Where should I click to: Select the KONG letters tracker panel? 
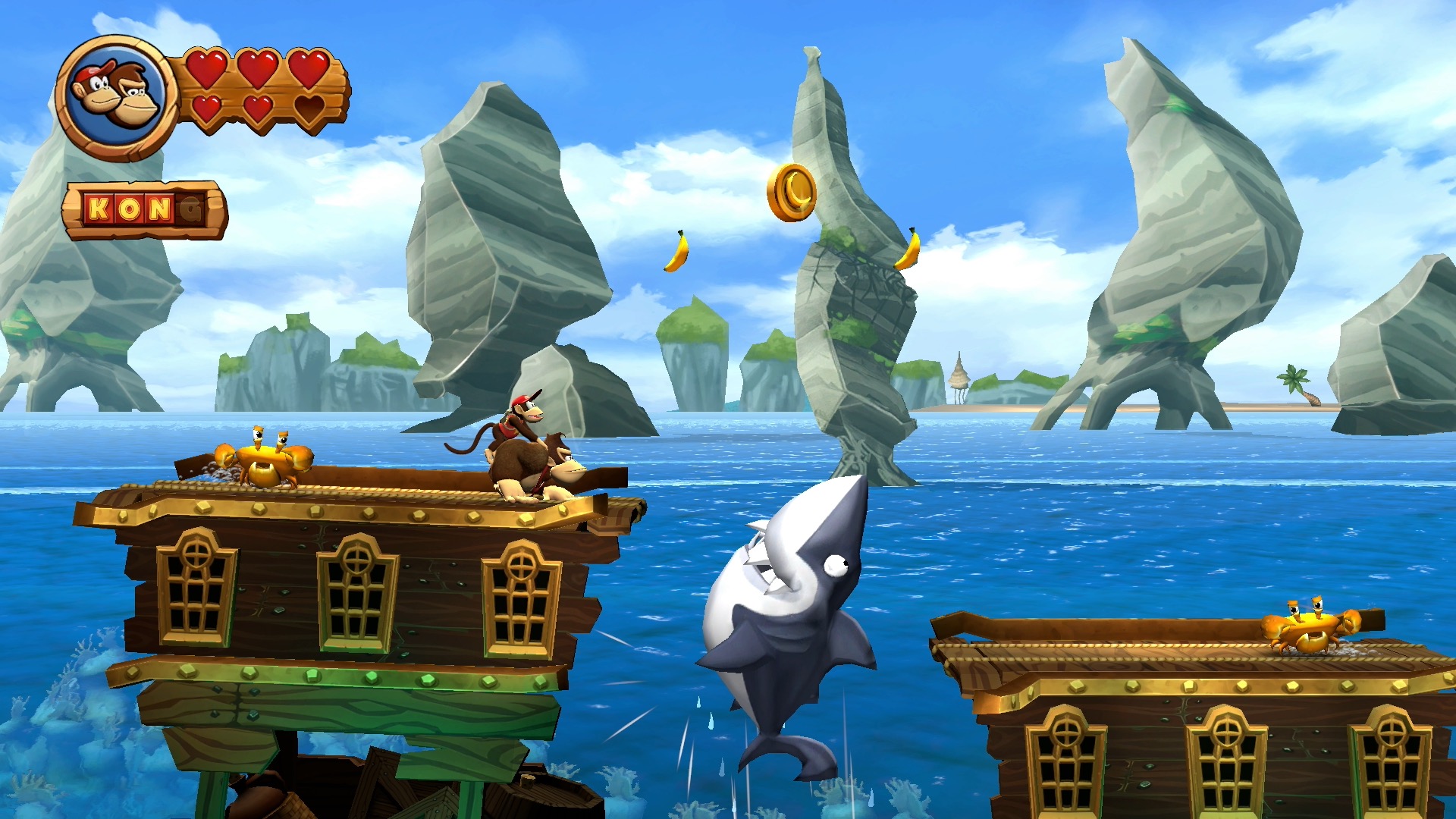(x=144, y=209)
